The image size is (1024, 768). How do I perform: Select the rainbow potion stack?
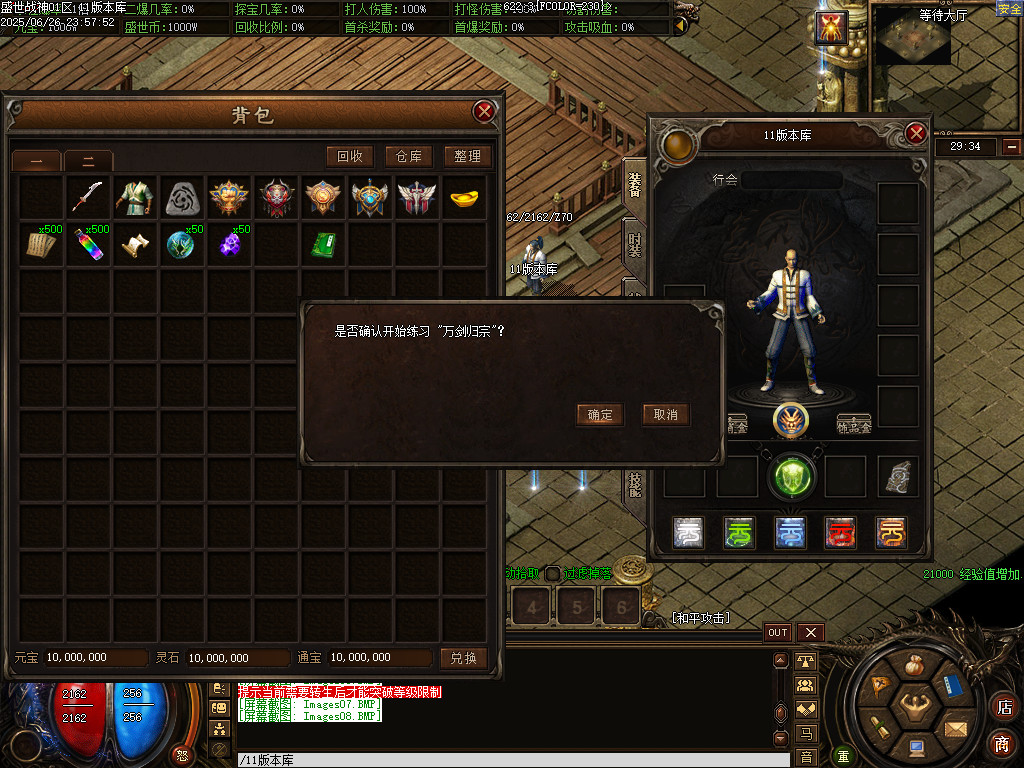[88, 245]
